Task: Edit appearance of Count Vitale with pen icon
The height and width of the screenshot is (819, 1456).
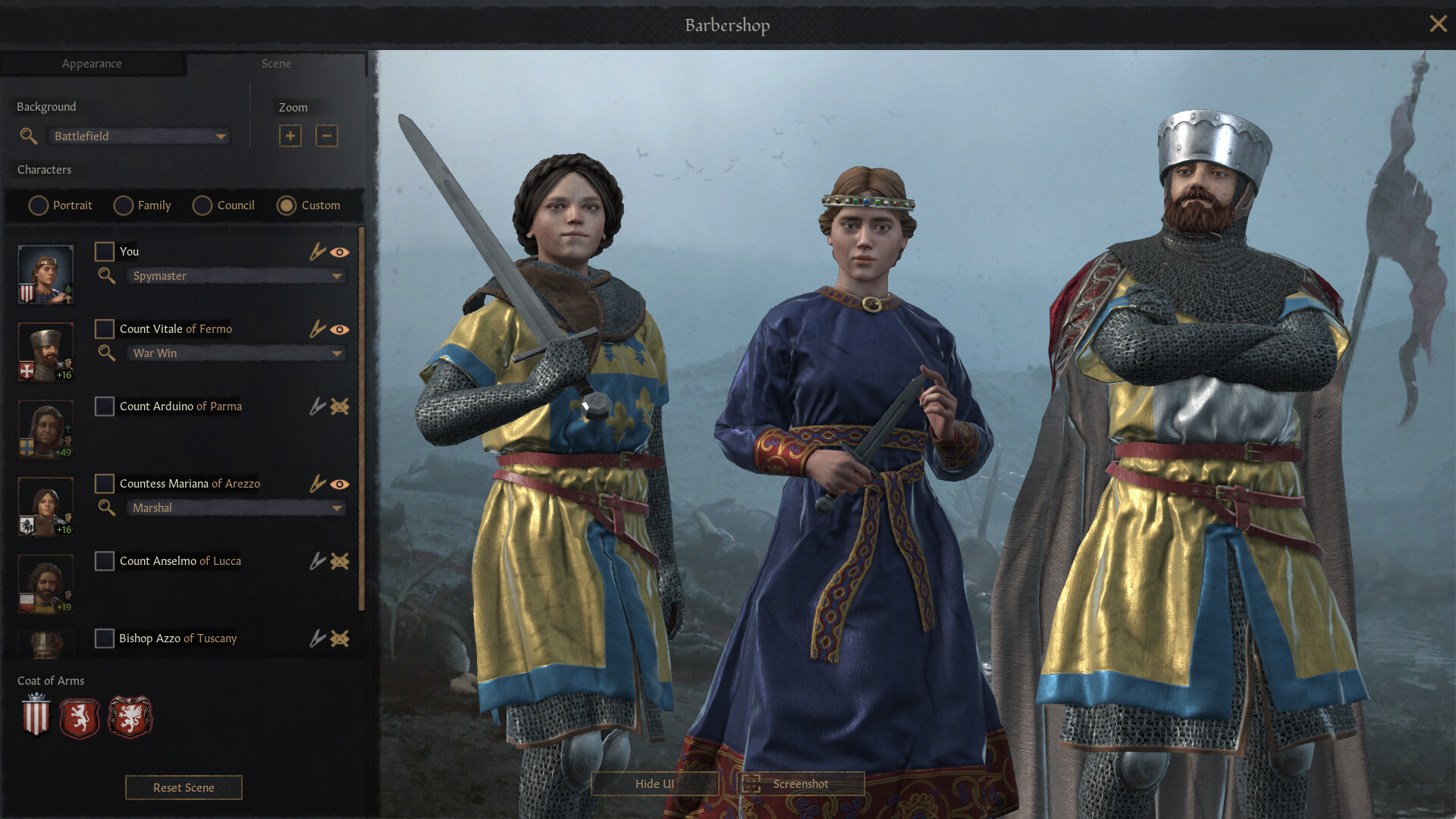Action: pyautogui.click(x=318, y=329)
